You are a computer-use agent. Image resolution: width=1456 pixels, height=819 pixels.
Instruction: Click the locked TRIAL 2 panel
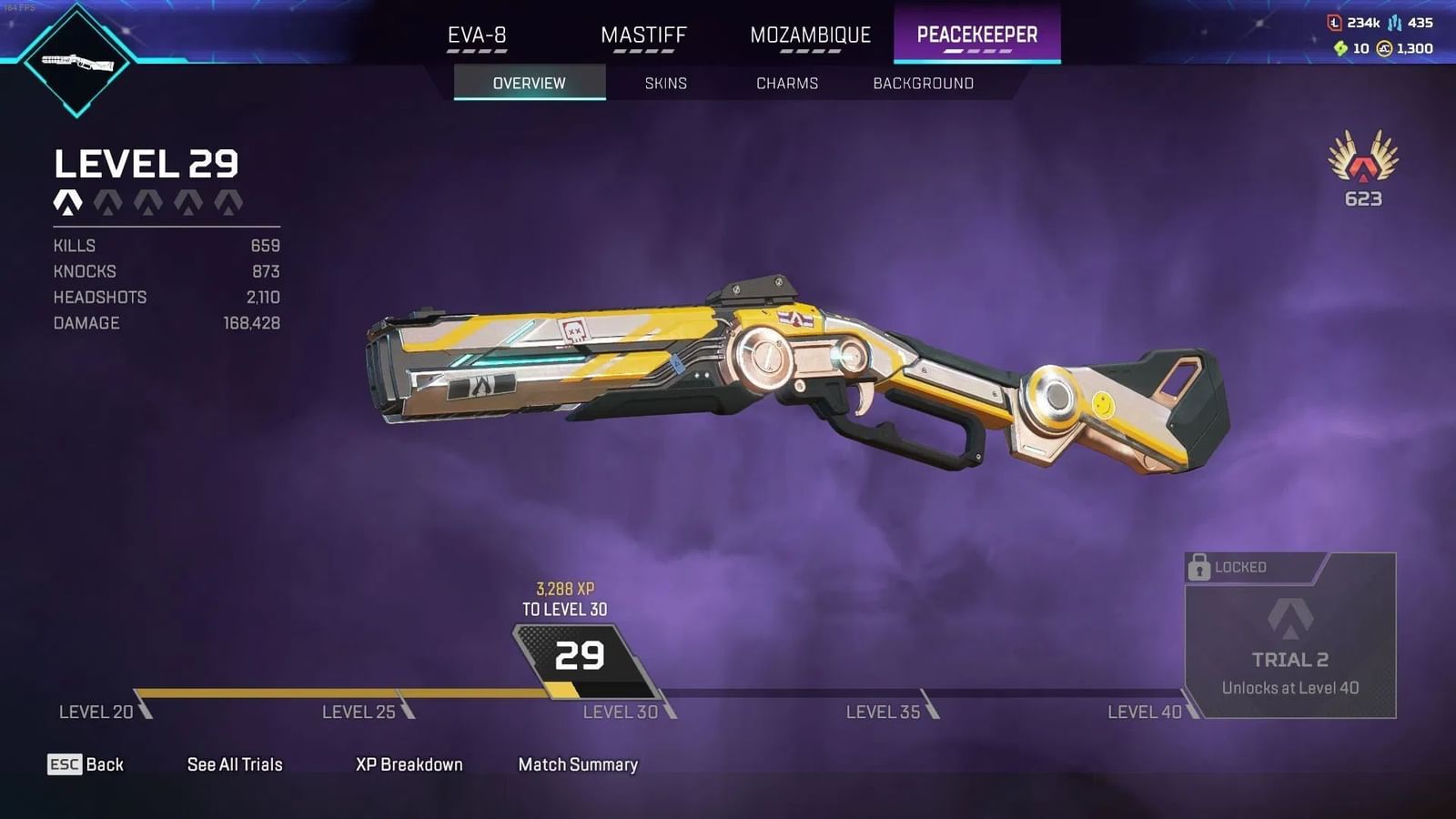(1289, 637)
